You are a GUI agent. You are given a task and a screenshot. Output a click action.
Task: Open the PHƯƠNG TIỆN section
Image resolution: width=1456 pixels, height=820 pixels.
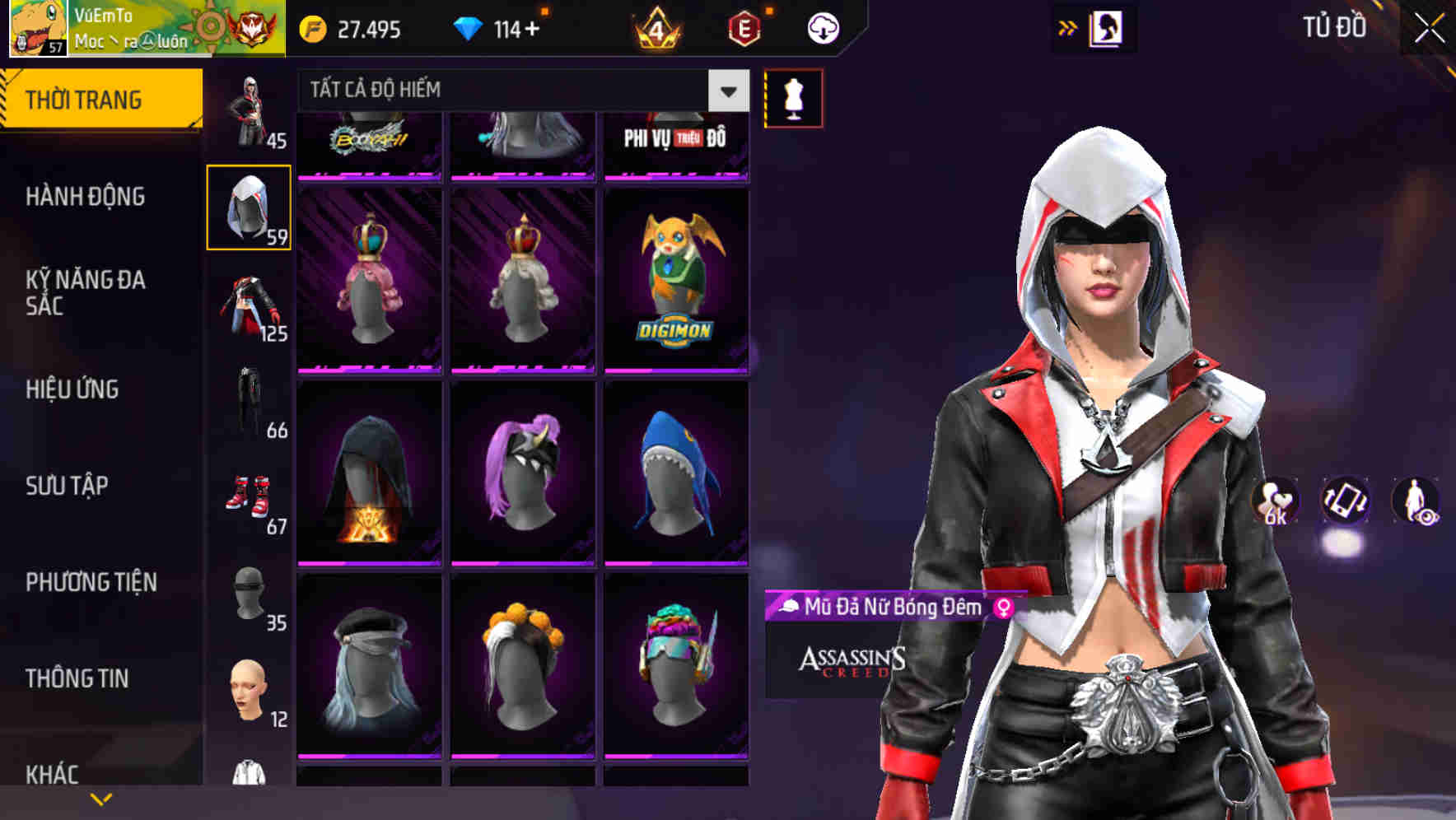pyautogui.click(x=91, y=581)
